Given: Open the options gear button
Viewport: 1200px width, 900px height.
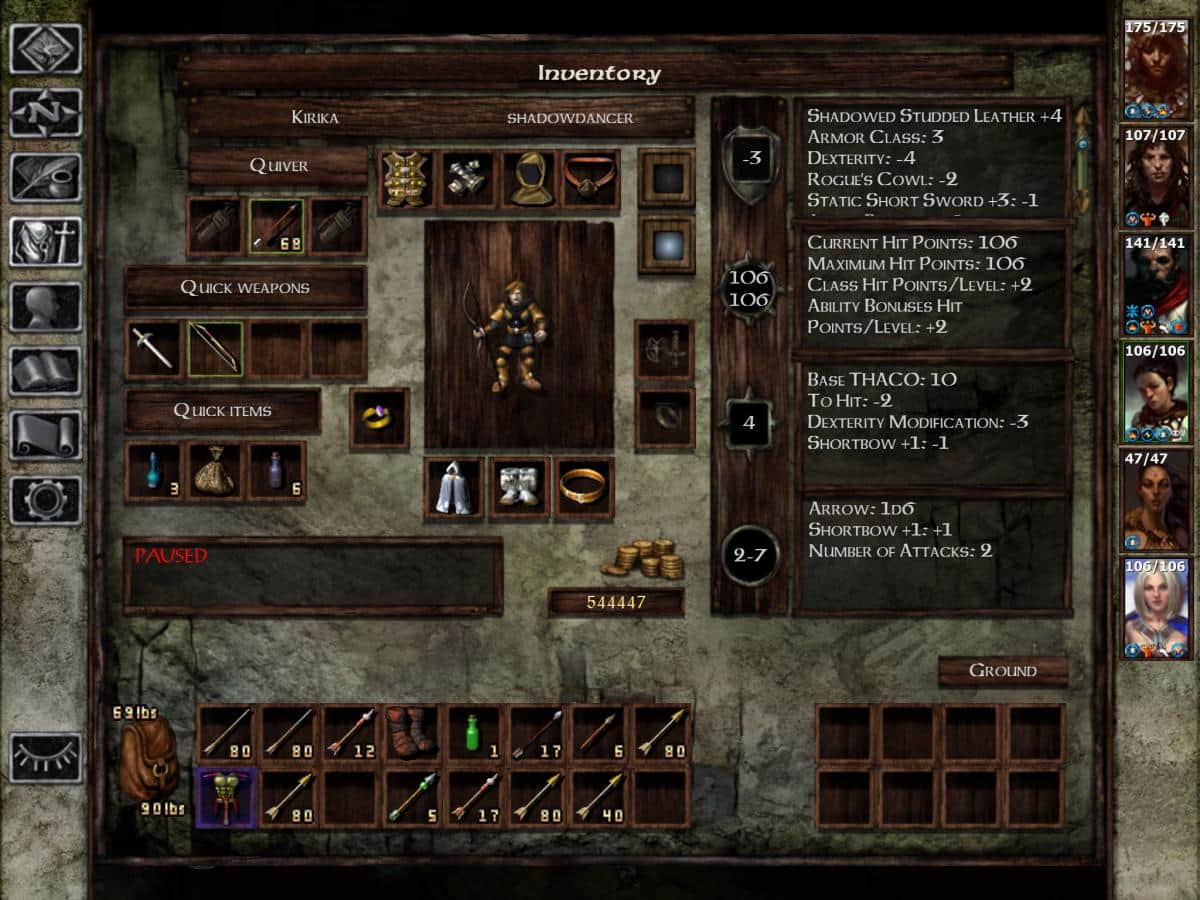Looking at the screenshot, I should pos(45,499).
